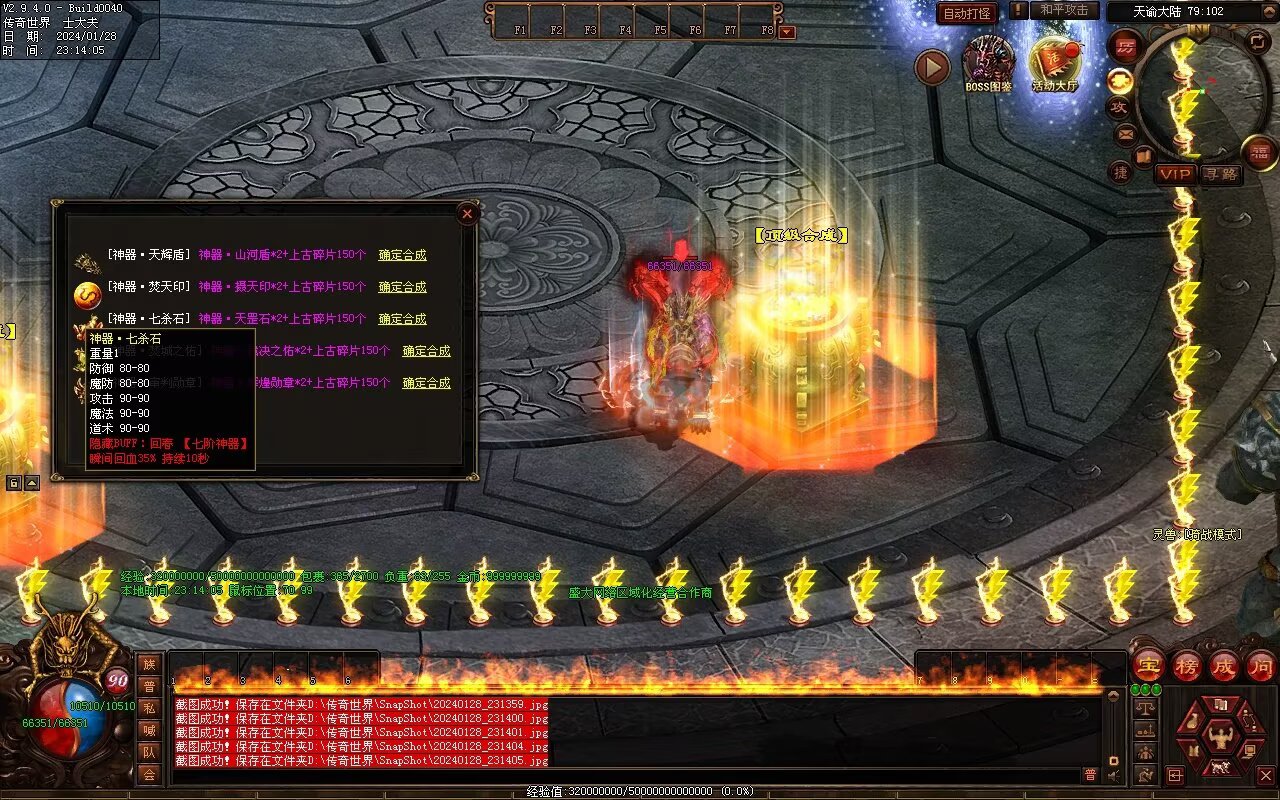
Task: Confirm synthesis of 神器·七杀石
Action: tap(402, 319)
